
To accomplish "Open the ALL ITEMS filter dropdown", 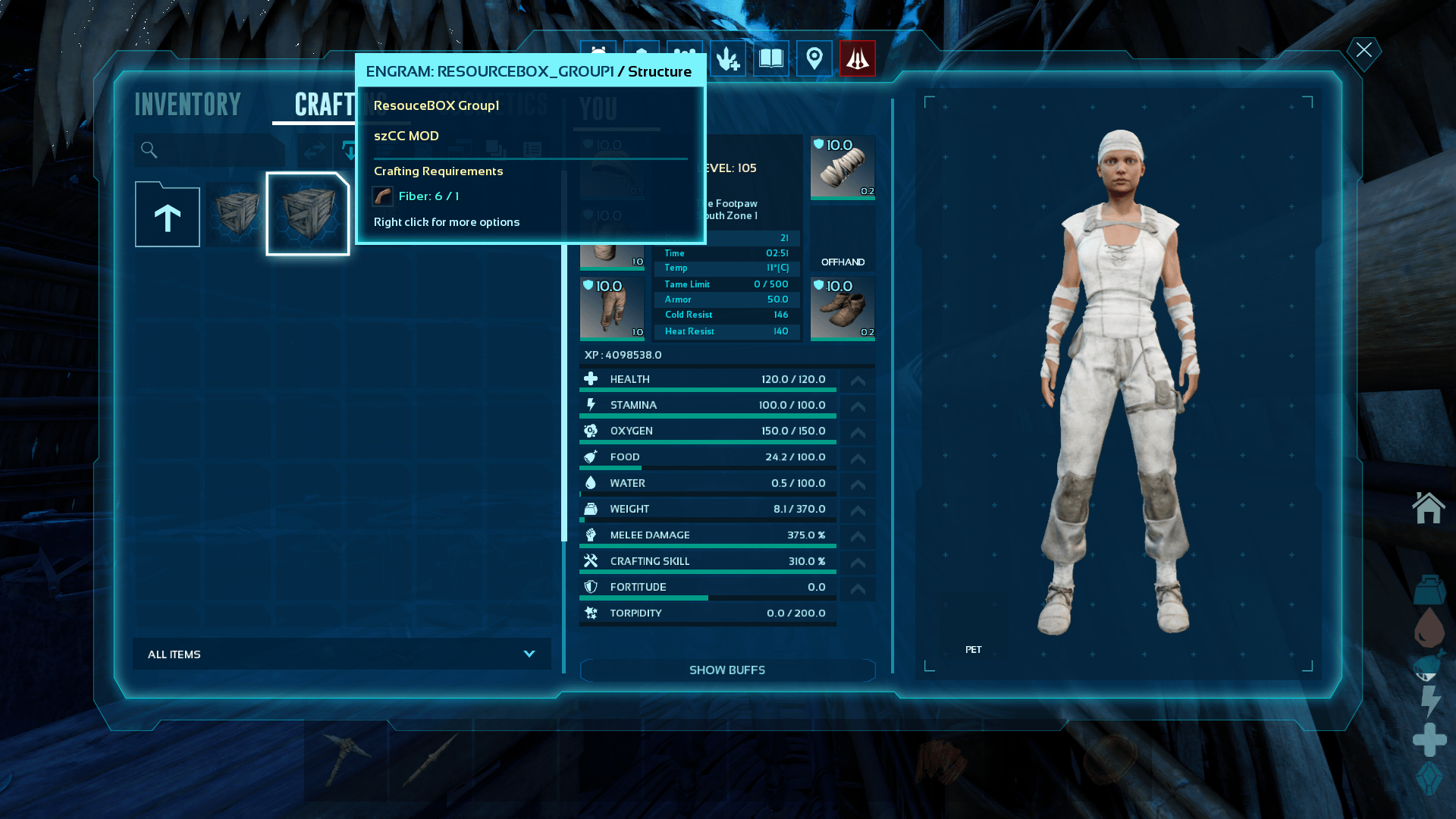I will [x=341, y=654].
